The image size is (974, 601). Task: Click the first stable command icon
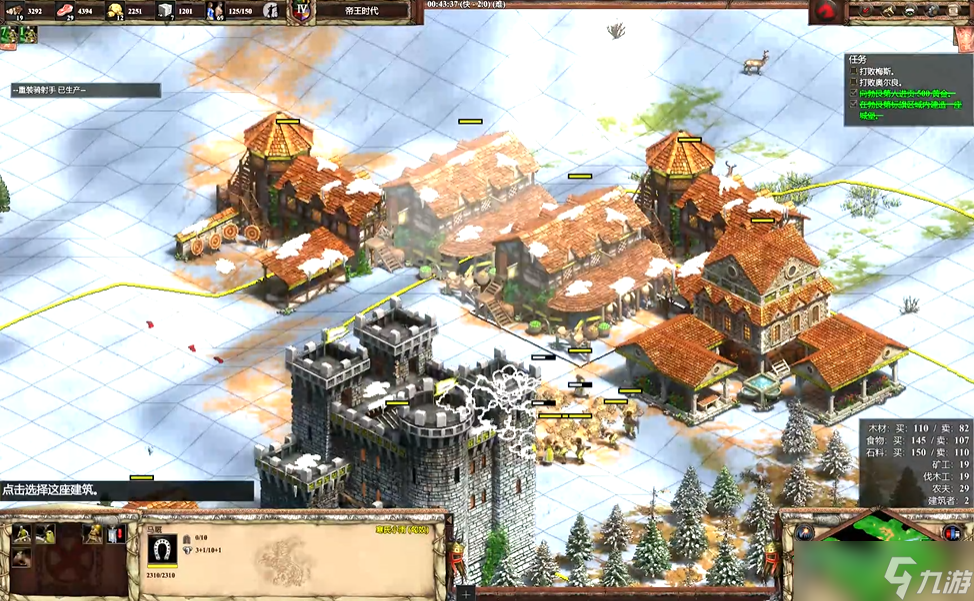click(20, 533)
